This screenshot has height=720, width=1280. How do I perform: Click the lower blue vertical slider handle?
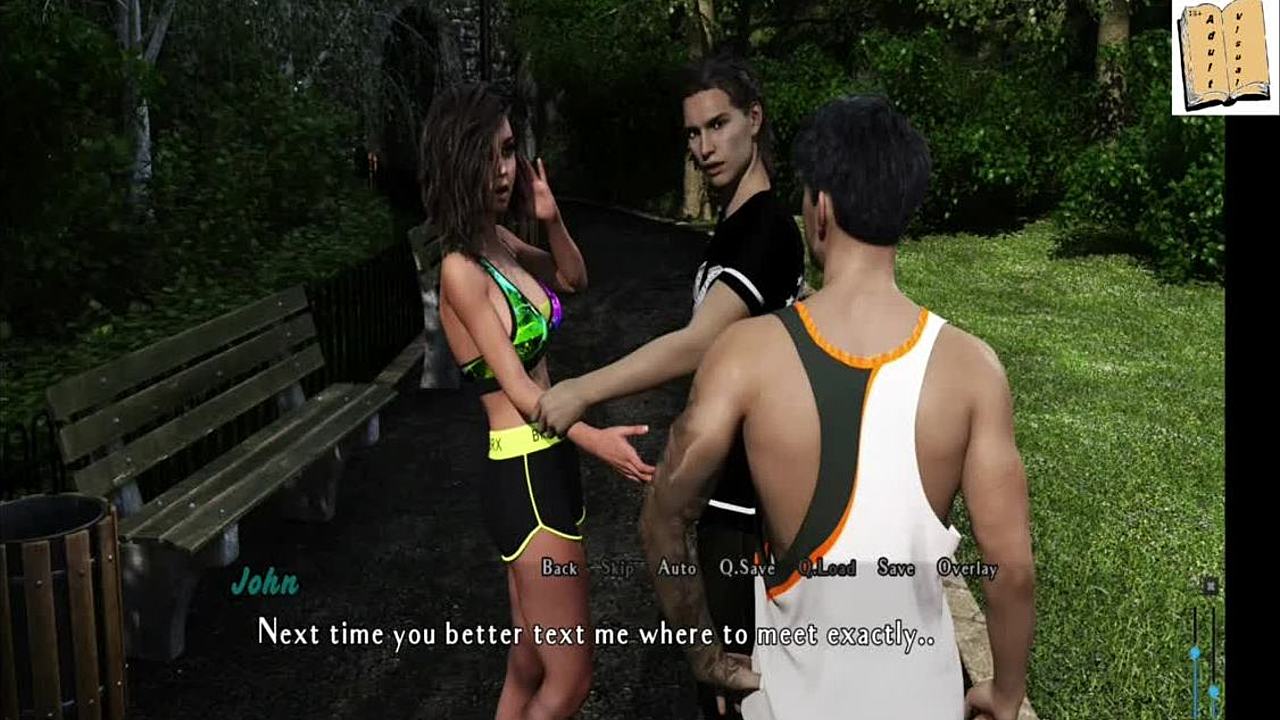[x=1213, y=690]
